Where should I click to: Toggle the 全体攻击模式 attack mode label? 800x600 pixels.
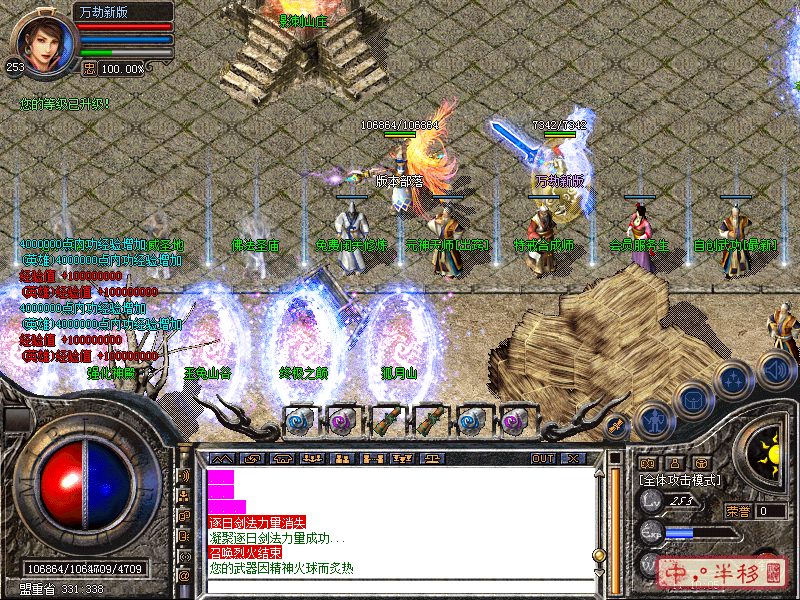[x=679, y=481]
